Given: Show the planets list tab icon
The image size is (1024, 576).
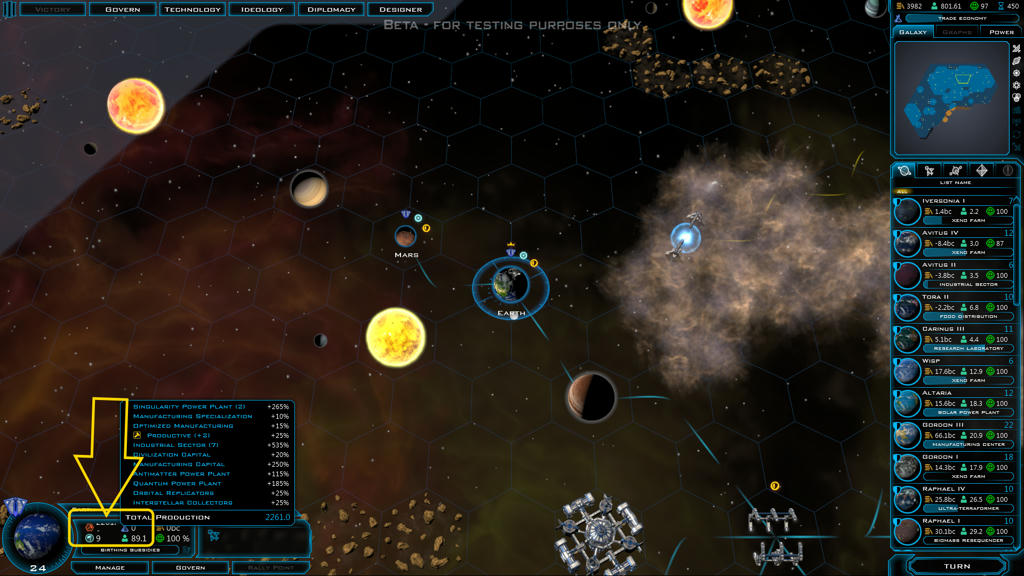Looking at the screenshot, I should click(905, 171).
